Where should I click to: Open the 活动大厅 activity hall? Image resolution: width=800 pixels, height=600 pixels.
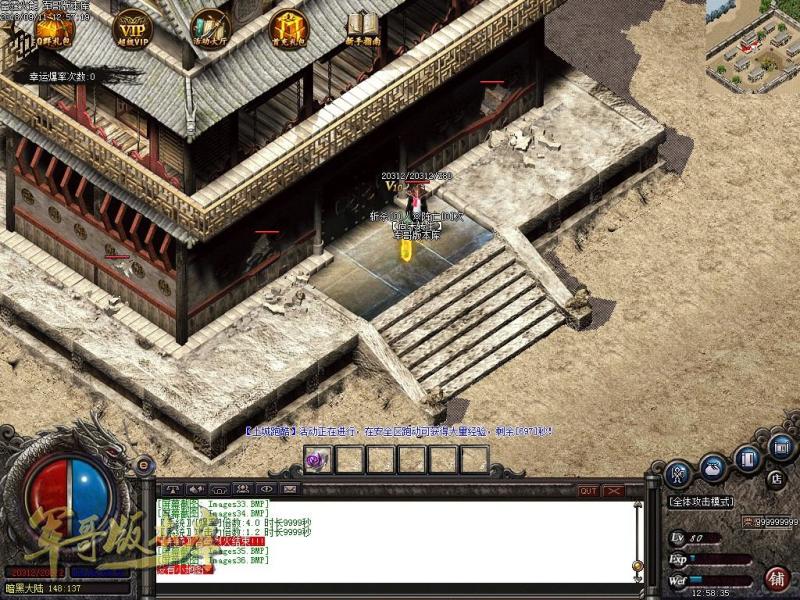pyautogui.click(x=210, y=27)
